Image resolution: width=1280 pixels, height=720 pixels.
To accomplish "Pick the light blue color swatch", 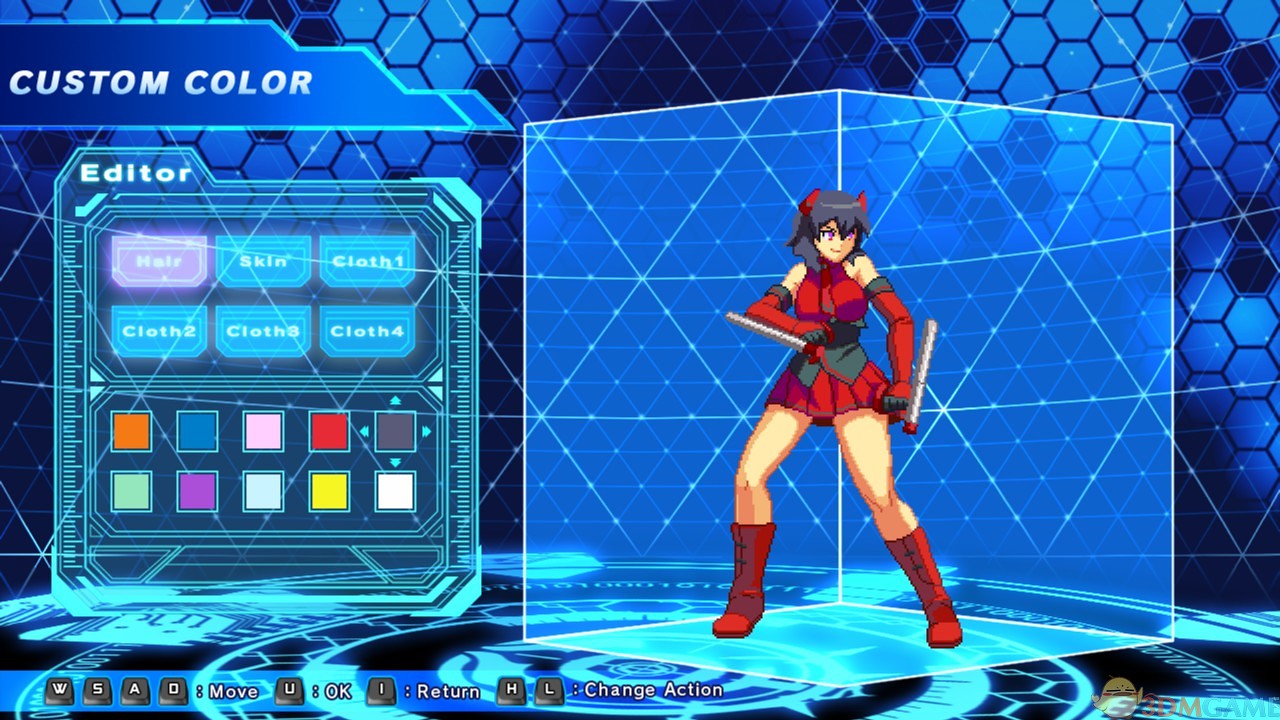I will (x=262, y=492).
